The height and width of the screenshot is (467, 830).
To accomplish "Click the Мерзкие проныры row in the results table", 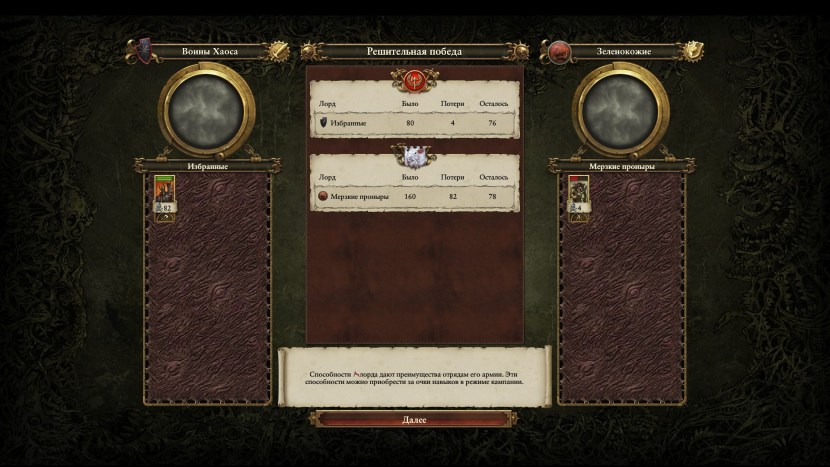I will coord(414,198).
